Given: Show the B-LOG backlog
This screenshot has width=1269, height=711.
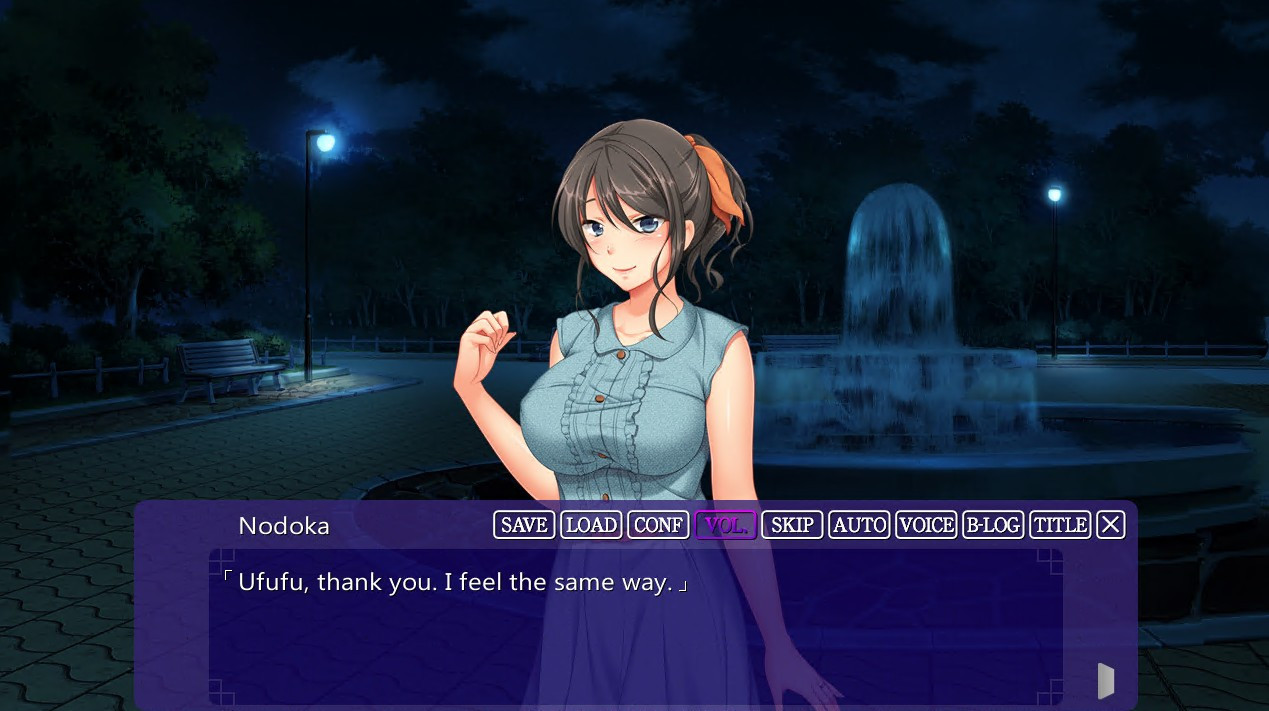Looking at the screenshot, I should pyautogui.click(x=993, y=525).
